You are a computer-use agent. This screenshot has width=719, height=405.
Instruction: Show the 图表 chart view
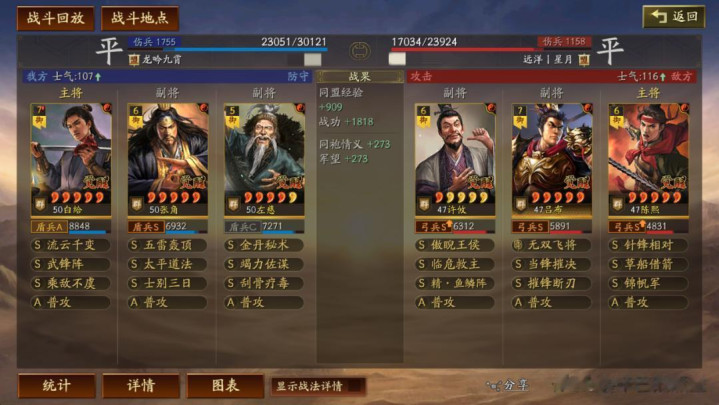pyautogui.click(x=225, y=385)
